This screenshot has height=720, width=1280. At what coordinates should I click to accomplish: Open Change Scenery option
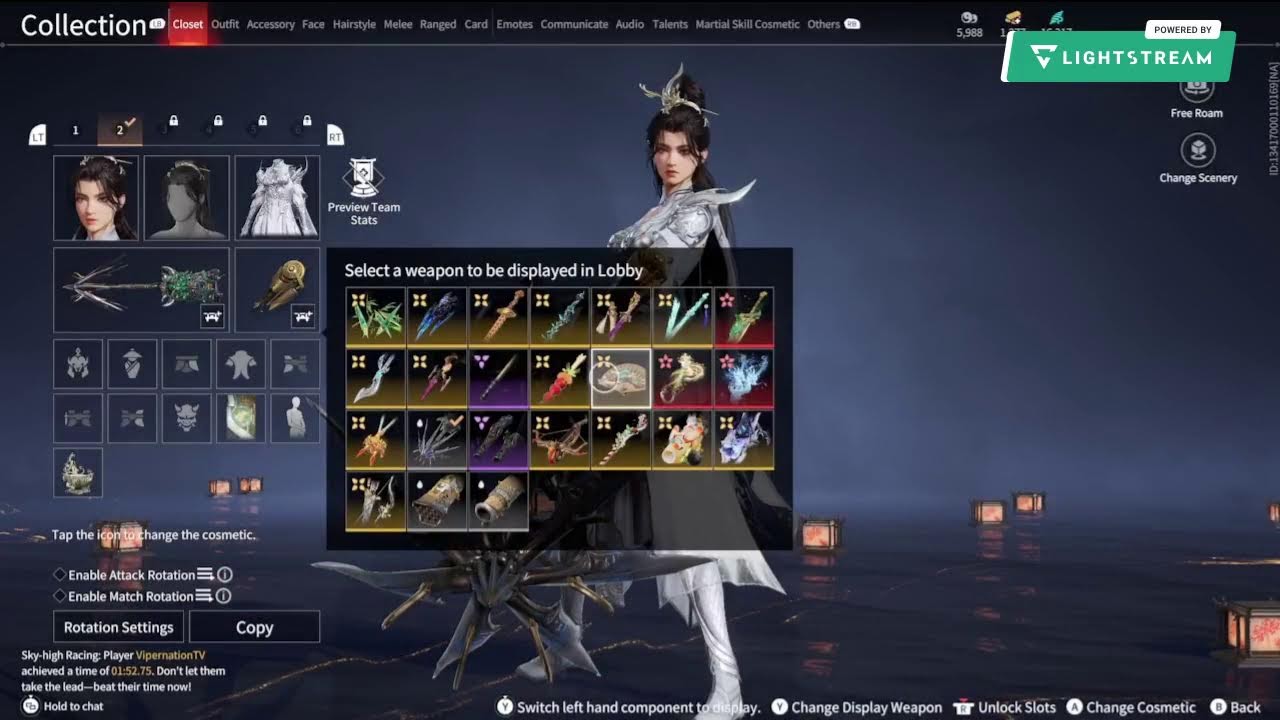coord(1198,160)
